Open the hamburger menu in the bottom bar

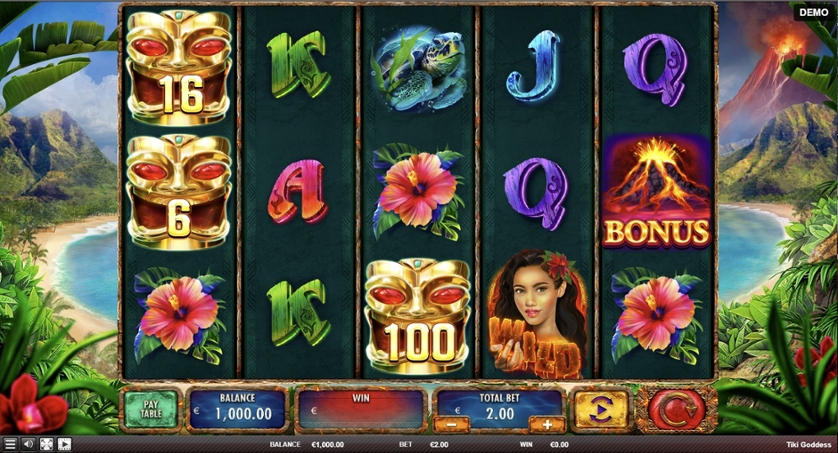click(x=10, y=444)
